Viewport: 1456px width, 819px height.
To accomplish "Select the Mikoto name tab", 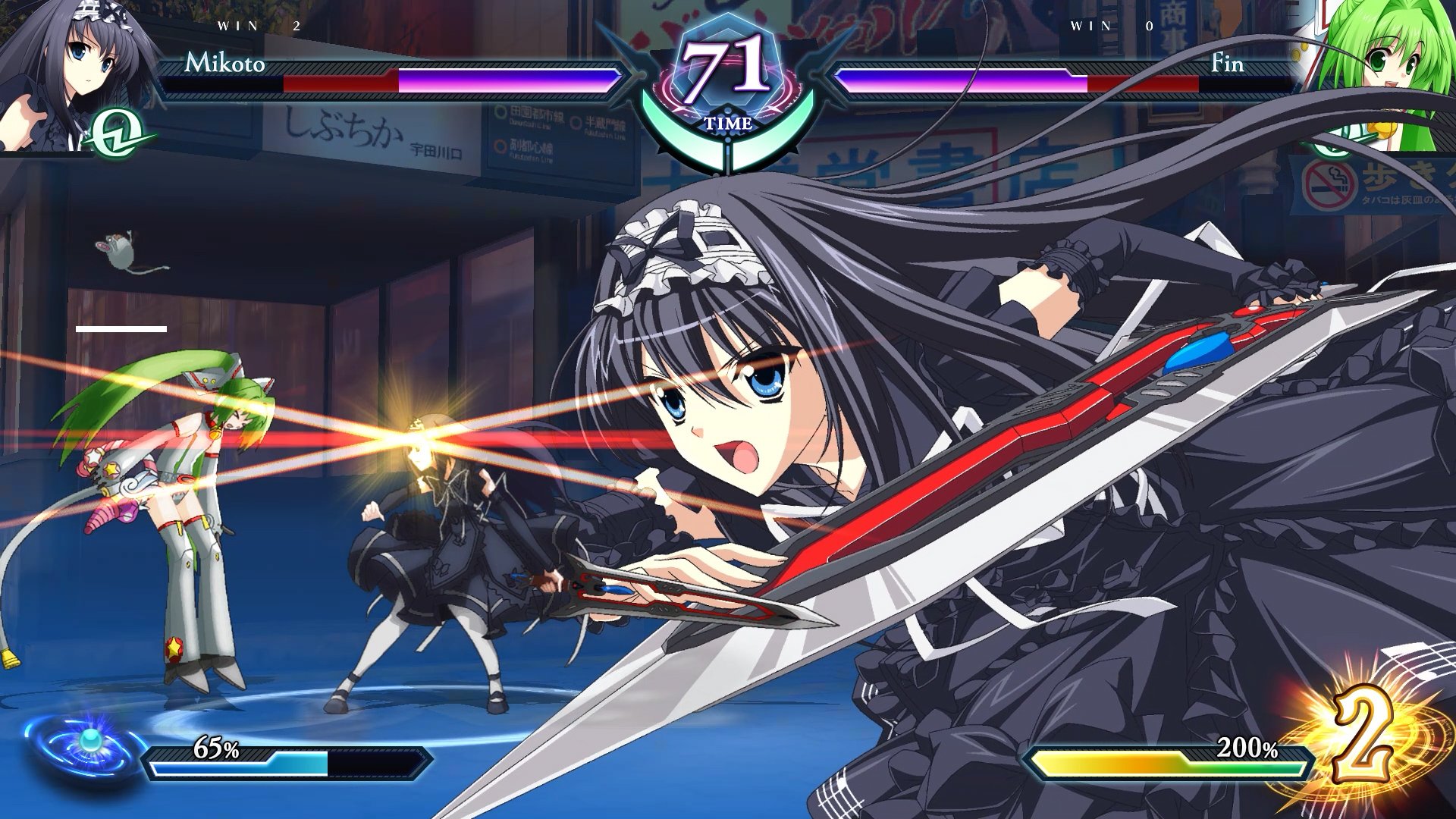I will point(224,67).
